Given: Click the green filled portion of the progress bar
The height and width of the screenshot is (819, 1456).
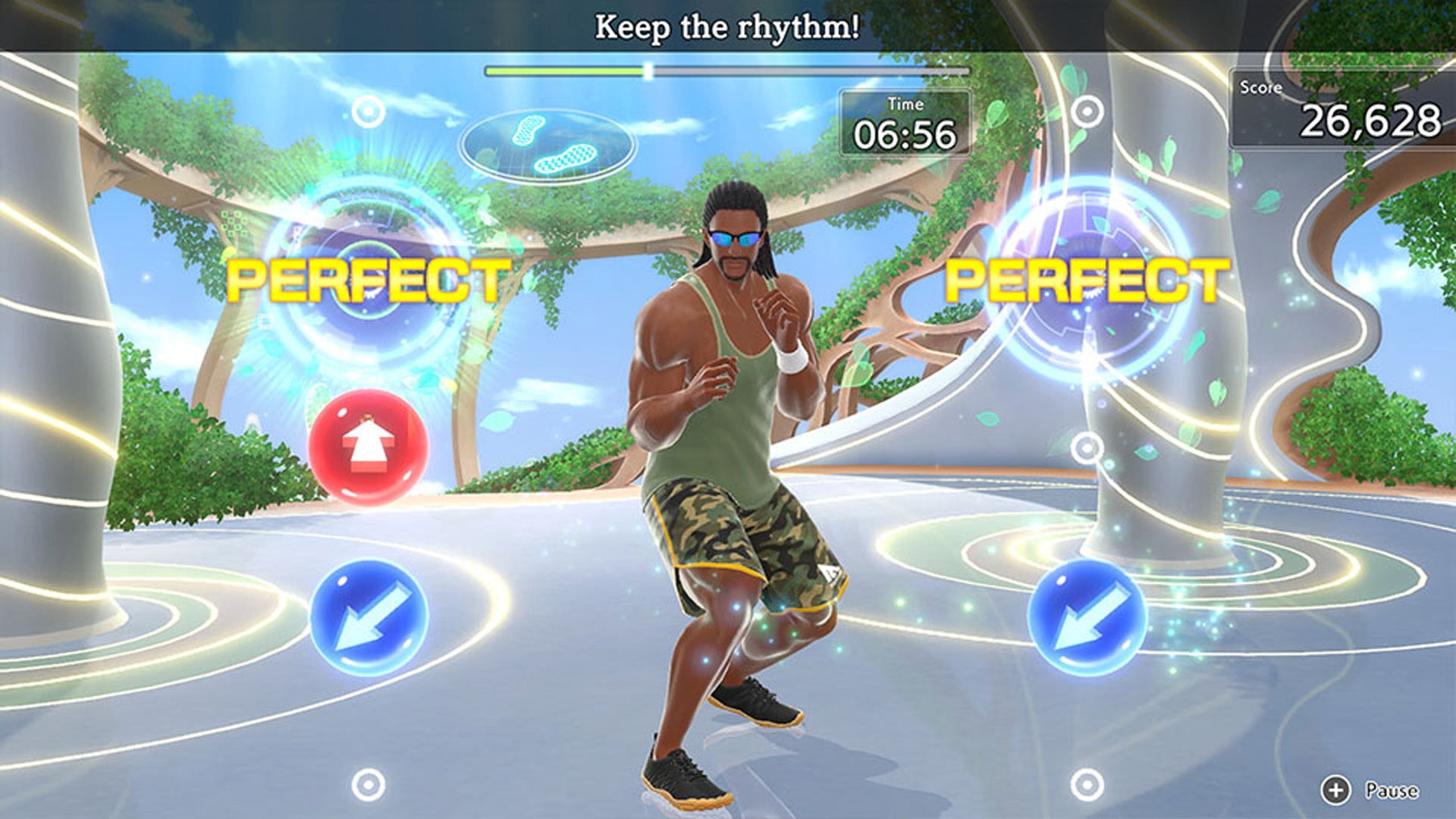Looking at the screenshot, I should click(x=565, y=70).
